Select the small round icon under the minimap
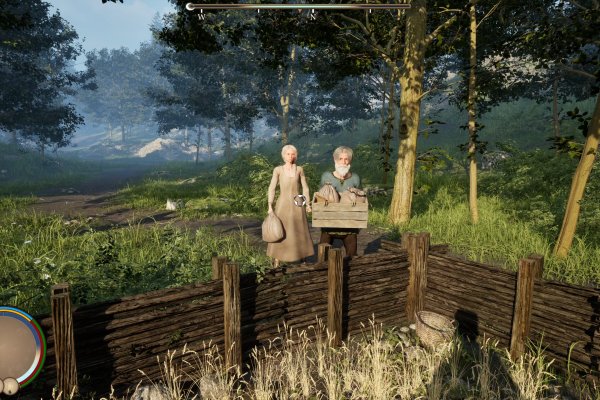Screen dimensions: 600x400 (x=10, y=387)
